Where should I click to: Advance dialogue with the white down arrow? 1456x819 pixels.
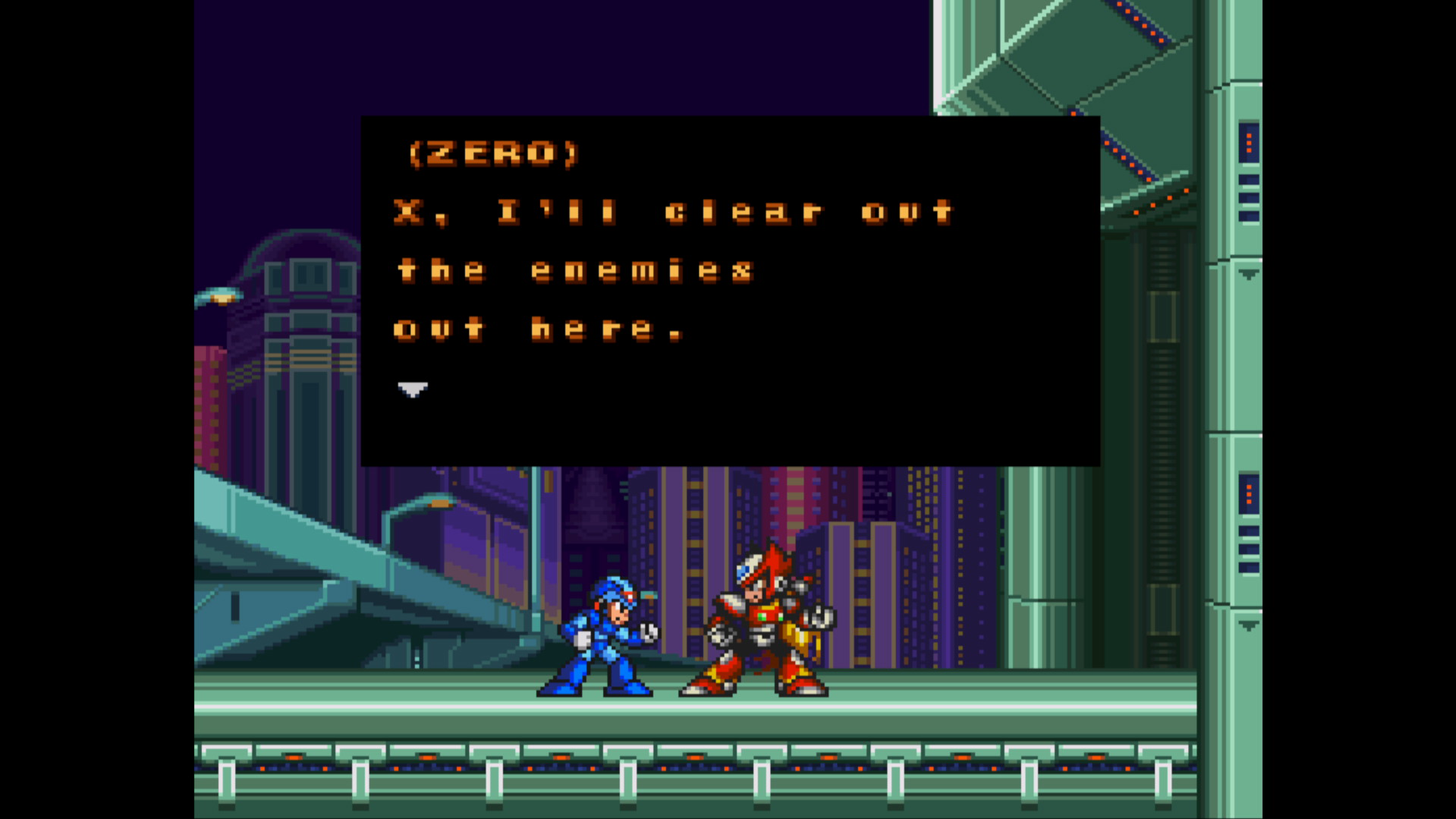click(413, 389)
